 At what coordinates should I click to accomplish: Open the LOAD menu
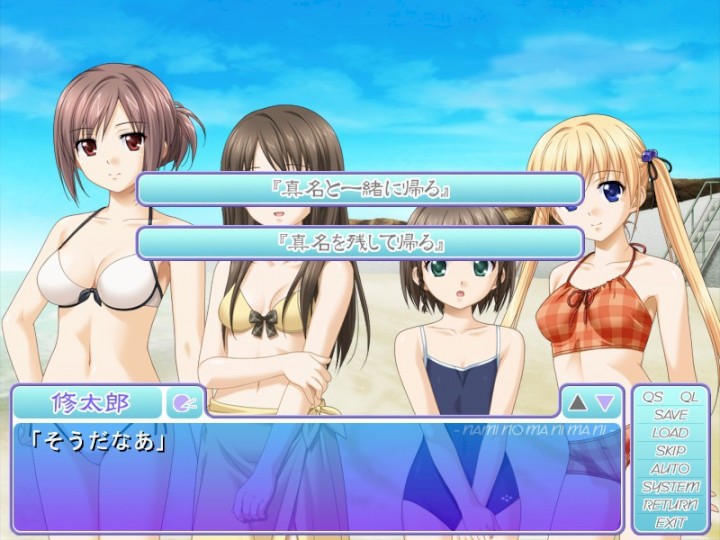click(670, 433)
